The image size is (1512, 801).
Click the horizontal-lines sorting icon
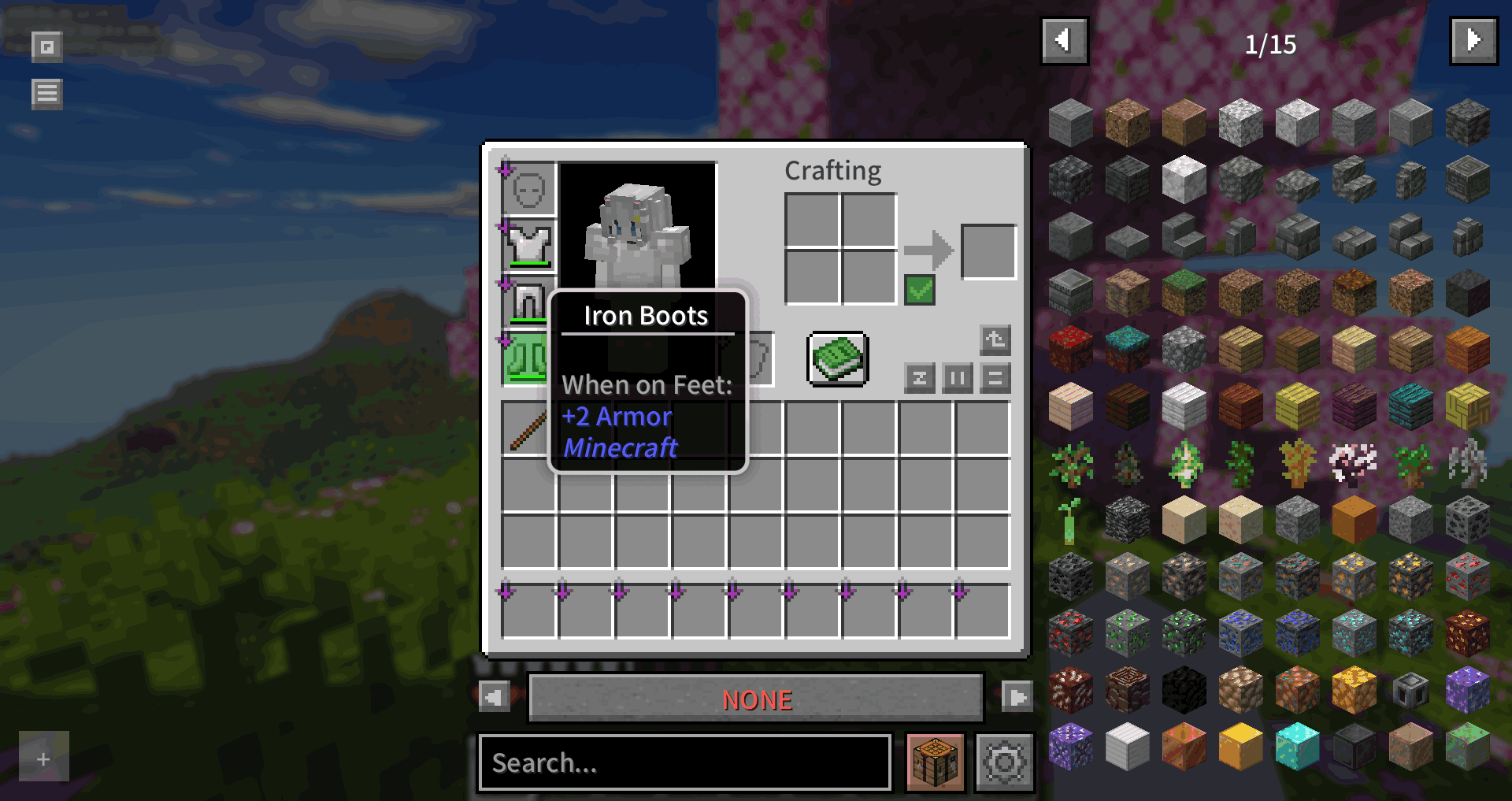(995, 379)
